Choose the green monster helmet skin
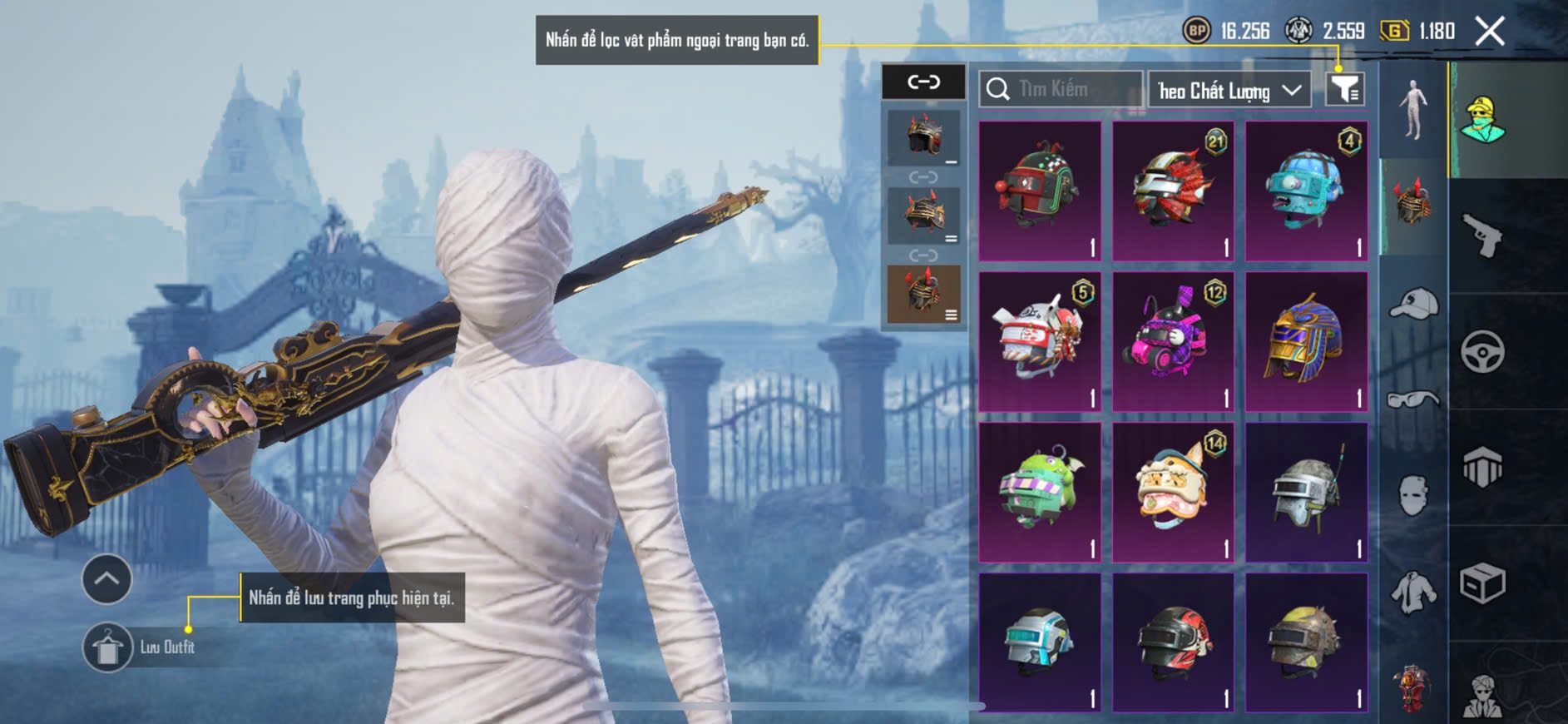Screen dimensions: 1568x724 tap(1039, 491)
